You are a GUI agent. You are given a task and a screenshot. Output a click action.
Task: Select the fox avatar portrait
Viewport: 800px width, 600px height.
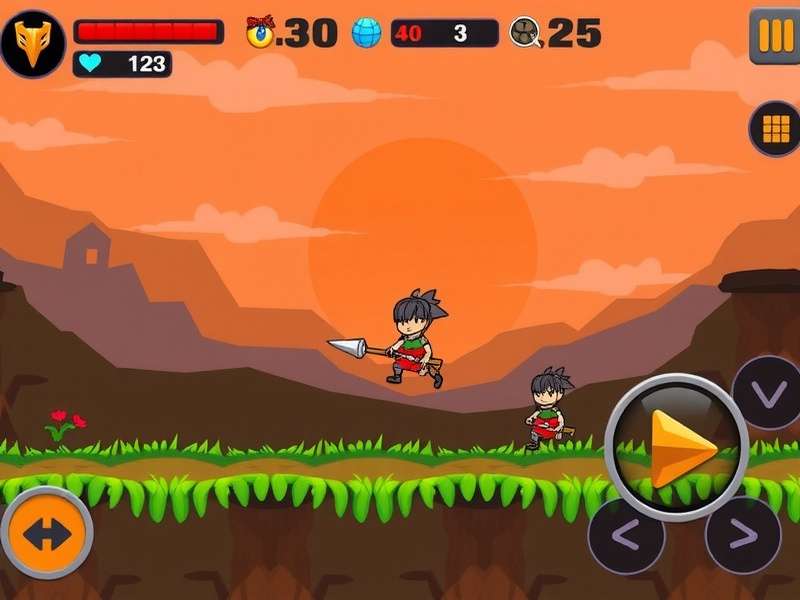[32, 44]
